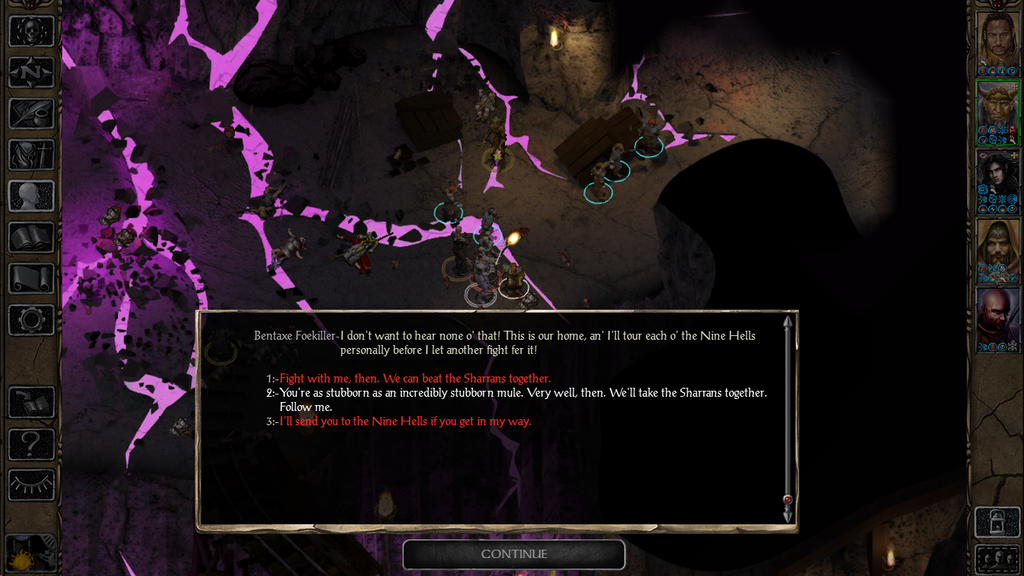Click the skull icon in the left sidebar
This screenshot has width=1024, height=576.
(31, 31)
